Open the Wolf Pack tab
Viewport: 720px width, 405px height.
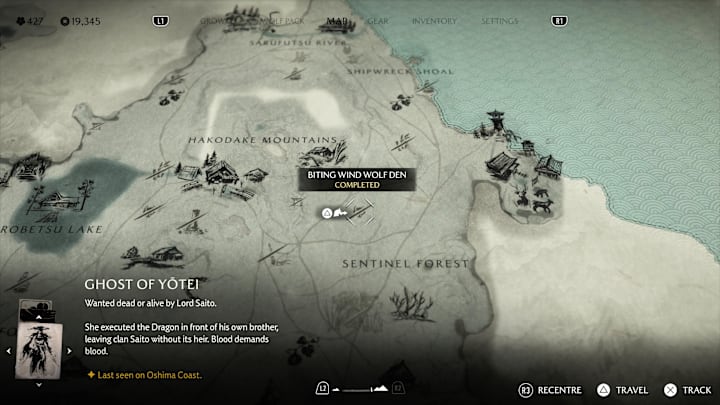281,21
